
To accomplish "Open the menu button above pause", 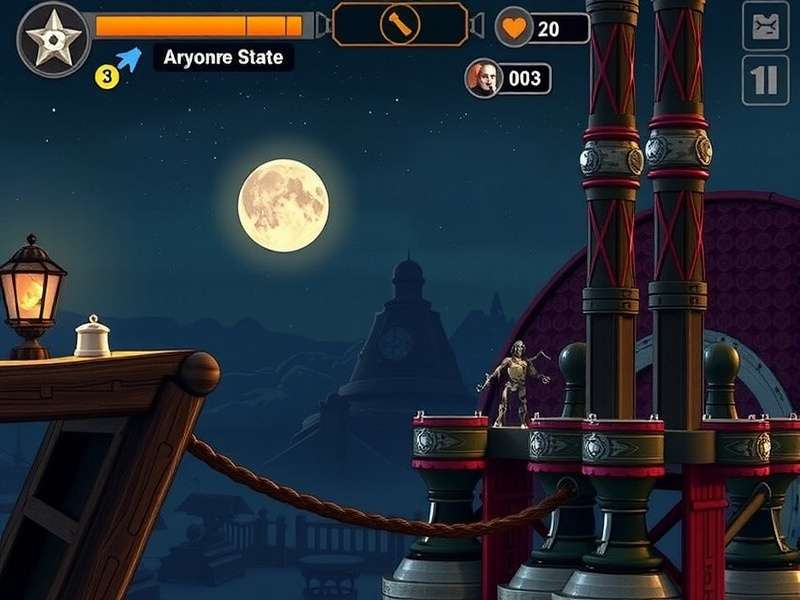I will (765, 26).
